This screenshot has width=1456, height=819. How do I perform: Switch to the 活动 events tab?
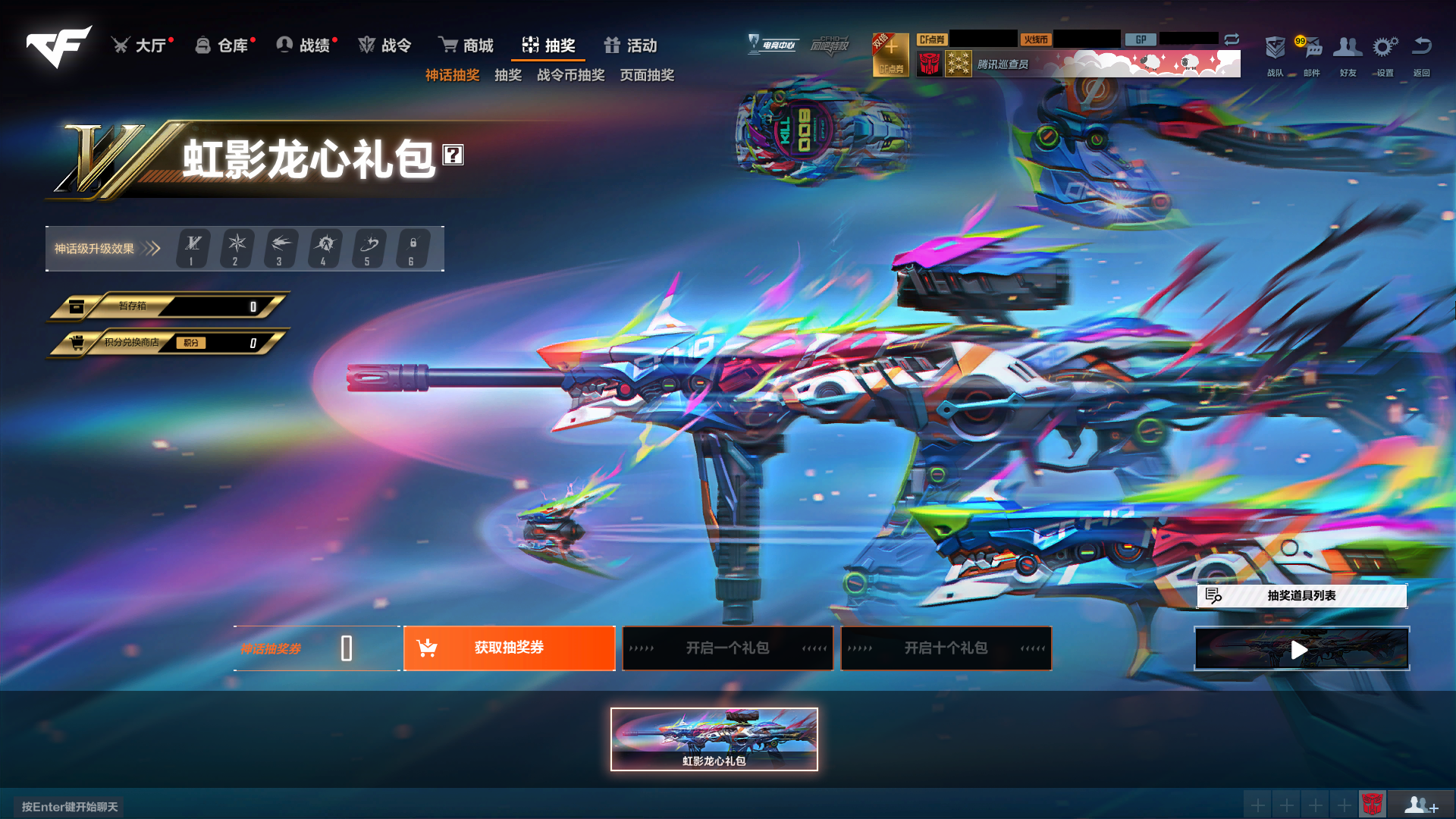(631, 45)
